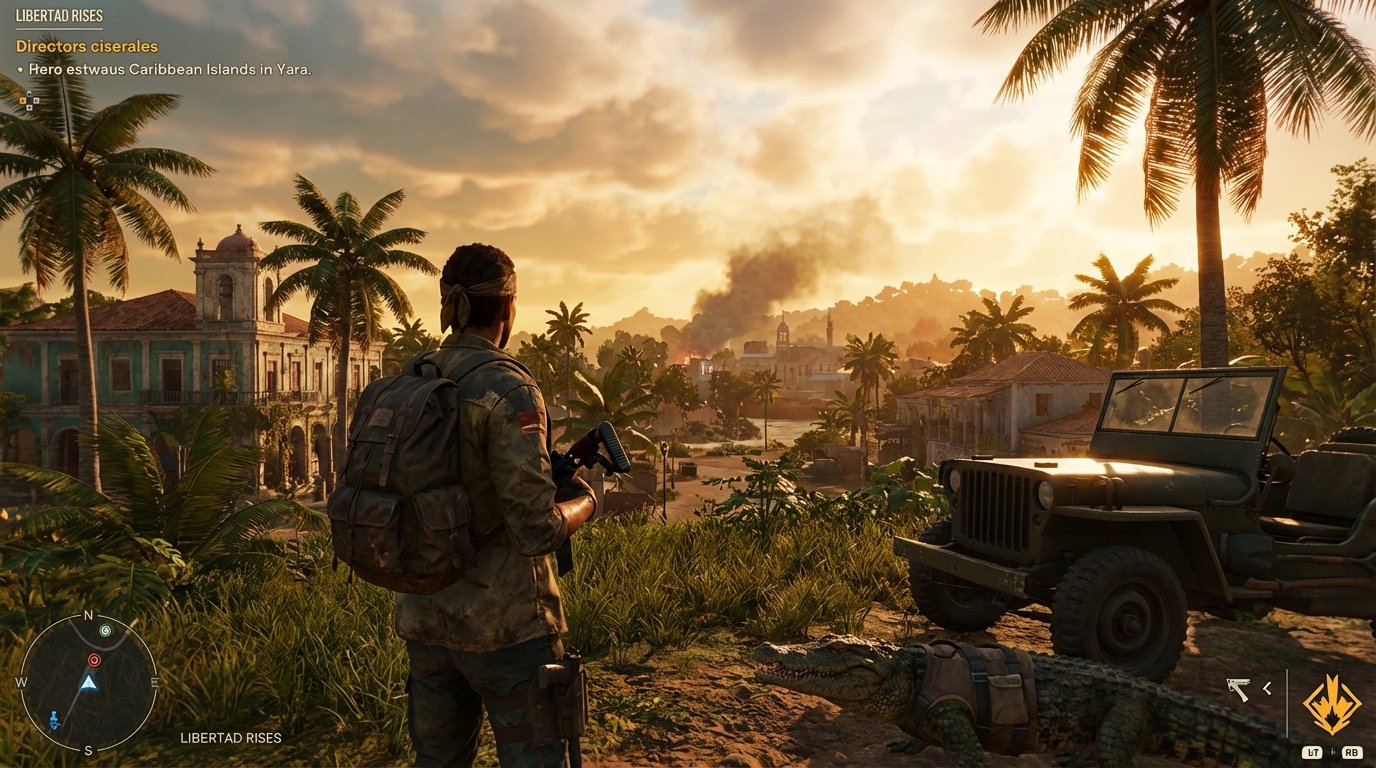Click the RB button prompt icon

(x=1352, y=752)
